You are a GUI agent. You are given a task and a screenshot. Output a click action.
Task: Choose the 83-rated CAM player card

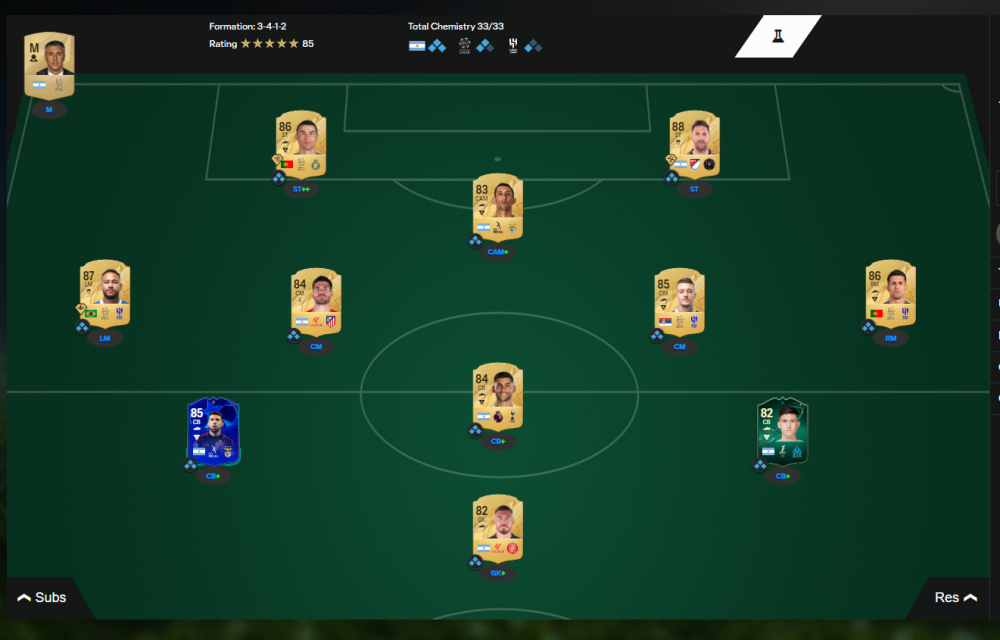[x=498, y=207]
